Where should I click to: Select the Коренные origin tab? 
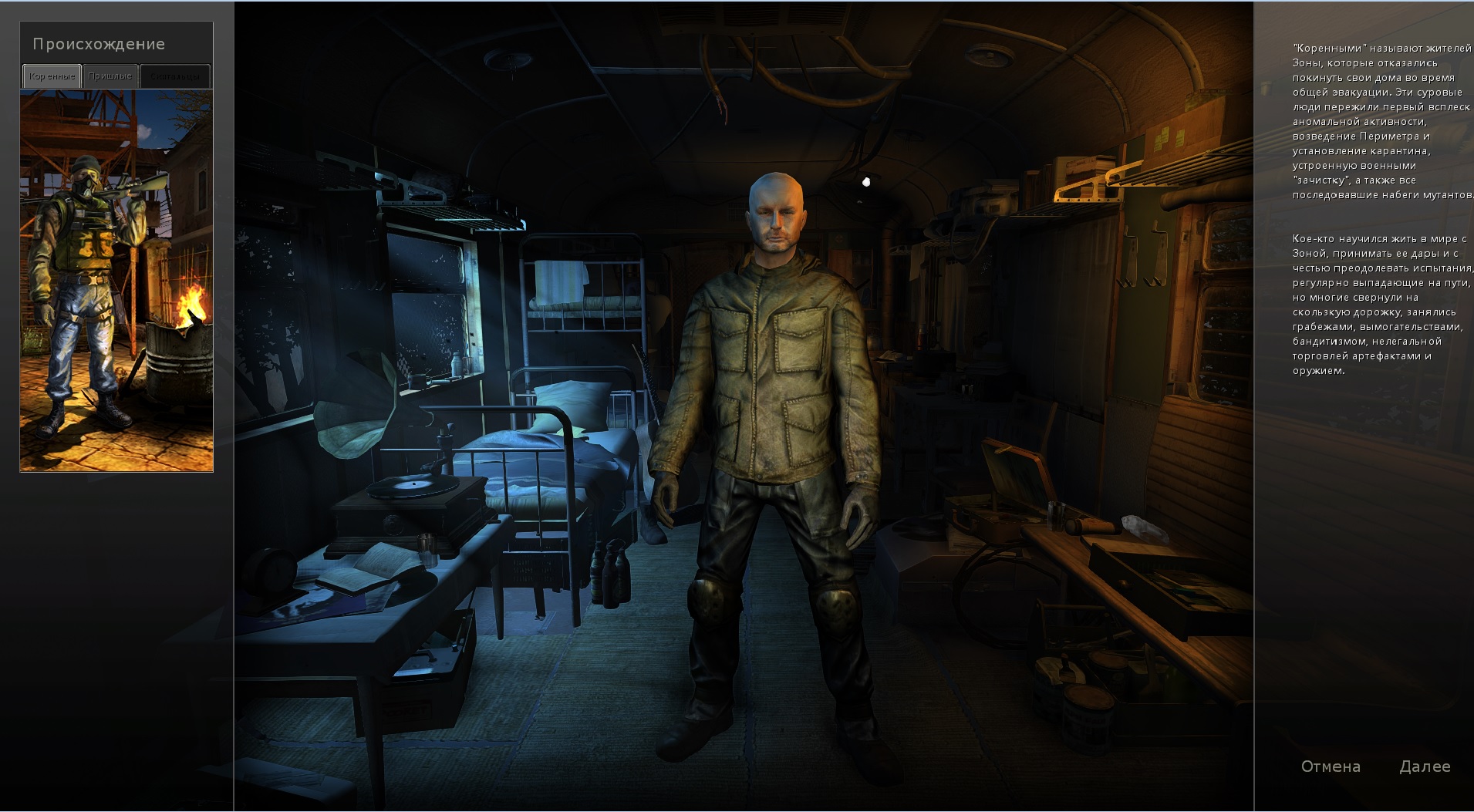point(52,76)
